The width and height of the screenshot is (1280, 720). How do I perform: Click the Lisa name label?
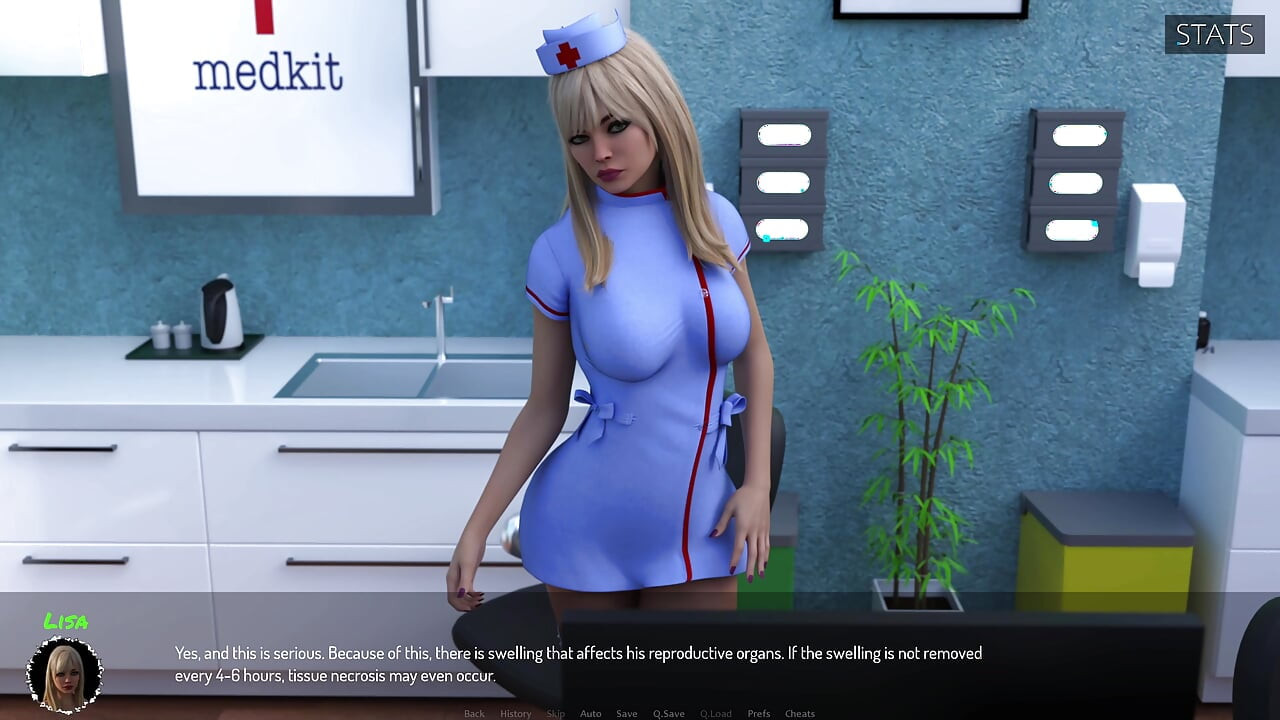pos(69,622)
